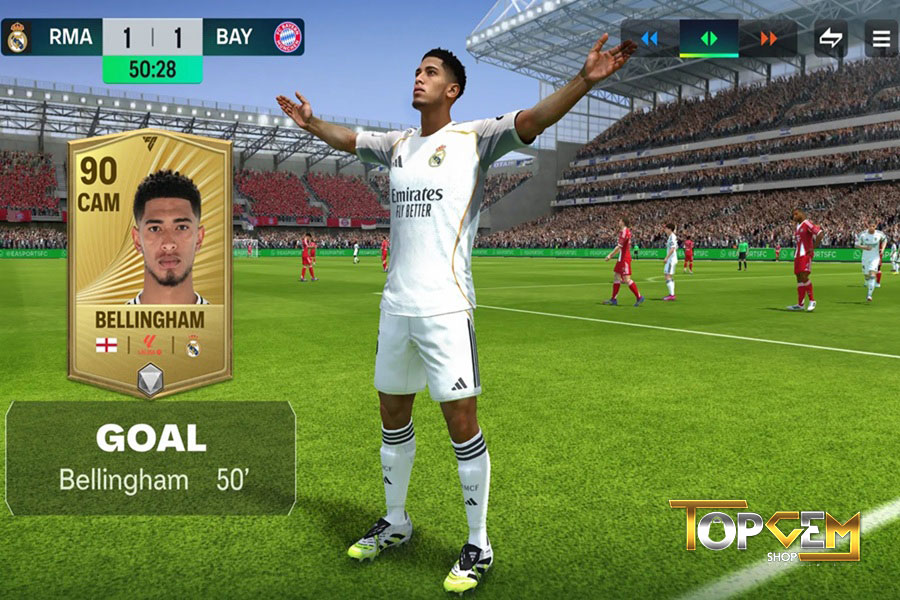The width and height of the screenshot is (900, 600).
Task: Switch to the orange attacking tactics arrows
Action: point(768,39)
